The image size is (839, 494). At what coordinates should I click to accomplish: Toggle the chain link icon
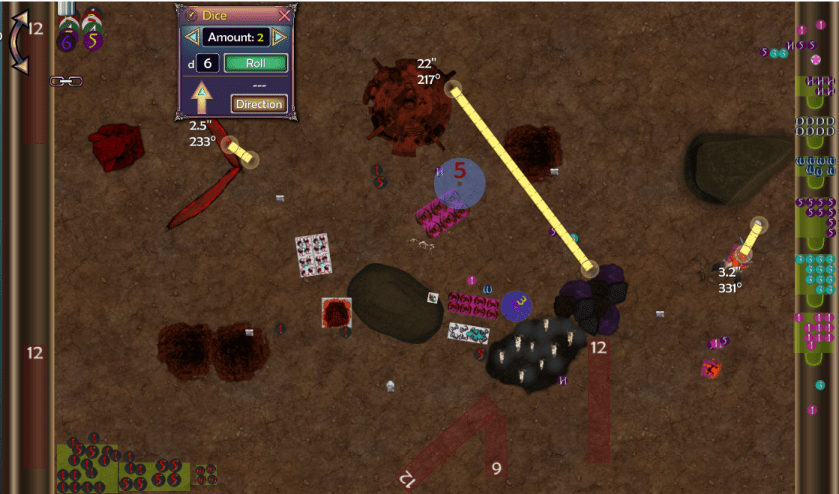(x=66, y=80)
